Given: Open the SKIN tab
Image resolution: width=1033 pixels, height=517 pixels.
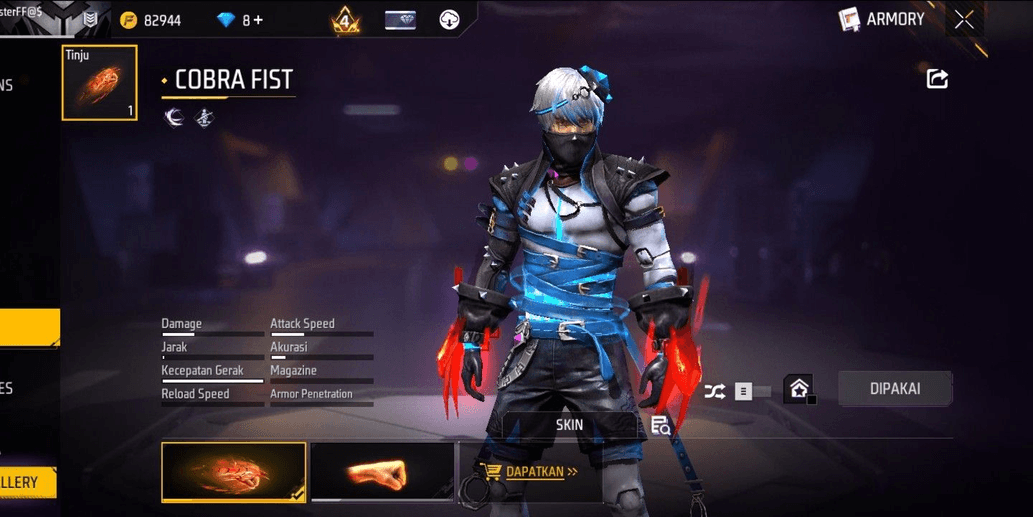Looking at the screenshot, I should point(569,425).
